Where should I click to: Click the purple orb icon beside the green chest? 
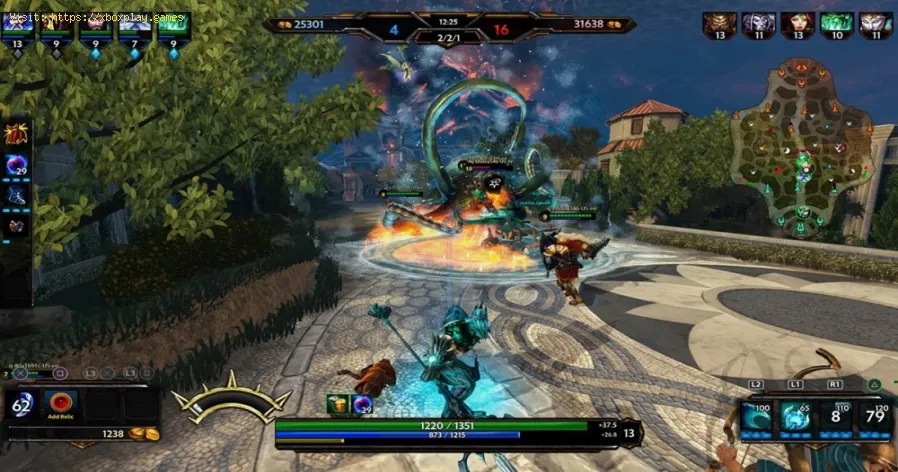point(360,403)
